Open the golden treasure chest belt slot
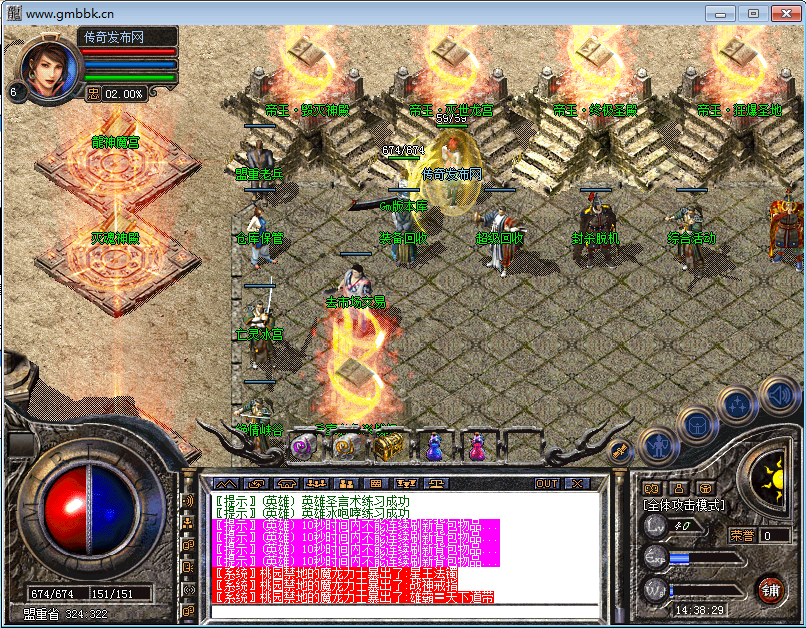806x628 pixels. pyautogui.click(x=389, y=447)
